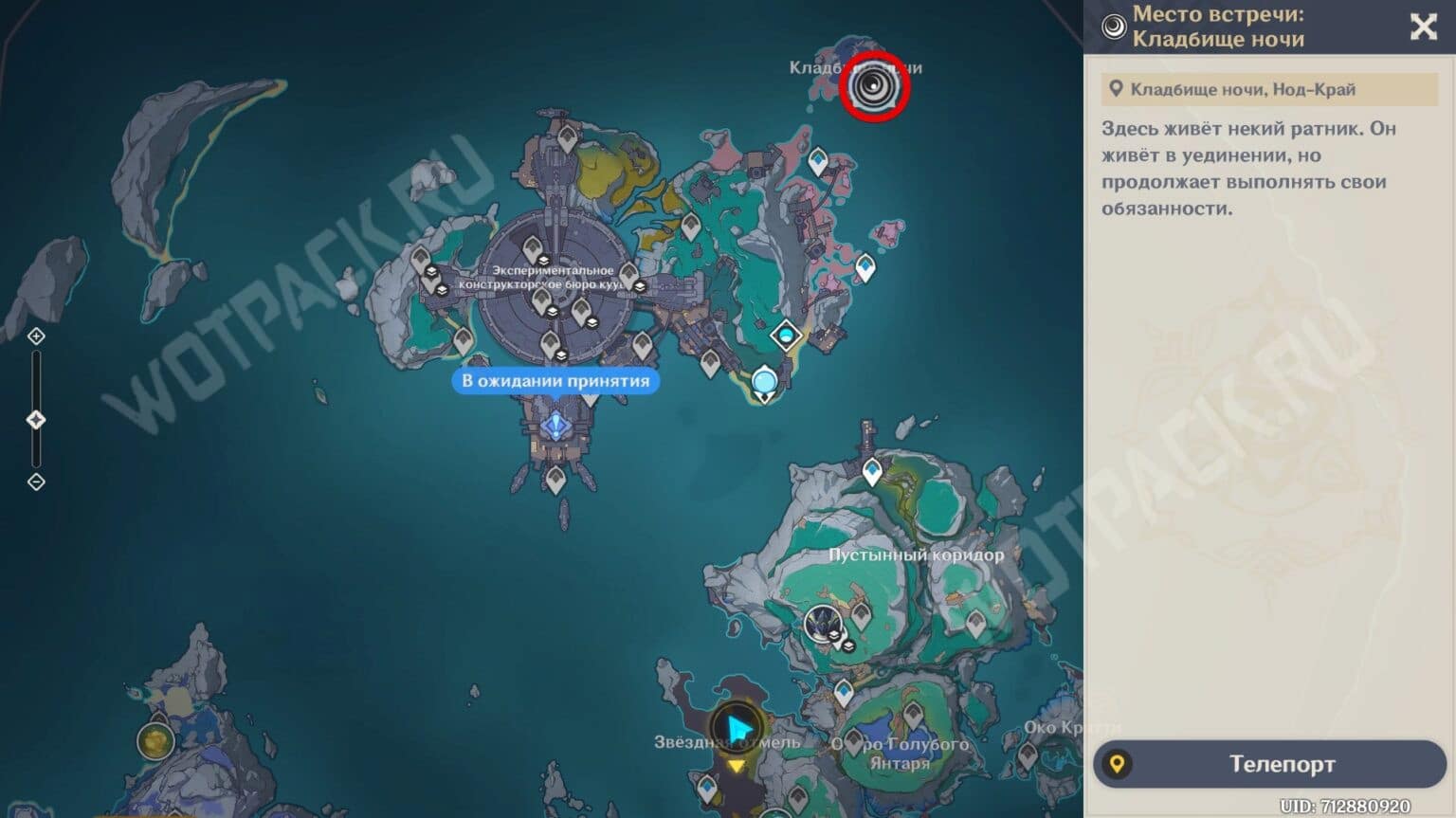Click the zoom-out minus icon on the map scale
The width and height of the screenshot is (1456, 818).
pyautogui.click(x=36, y=482)
